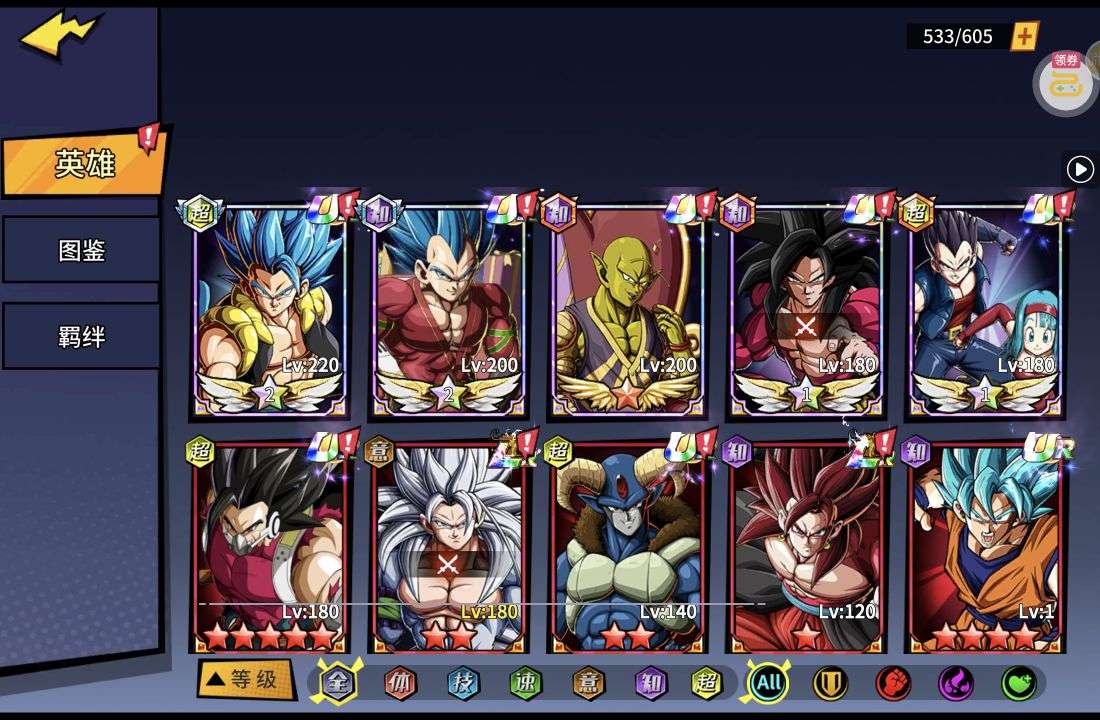The height and width of the screenshot is (720, 1100).
Task: Add hero capacity with the plus button
Action: pos(1025,37)
